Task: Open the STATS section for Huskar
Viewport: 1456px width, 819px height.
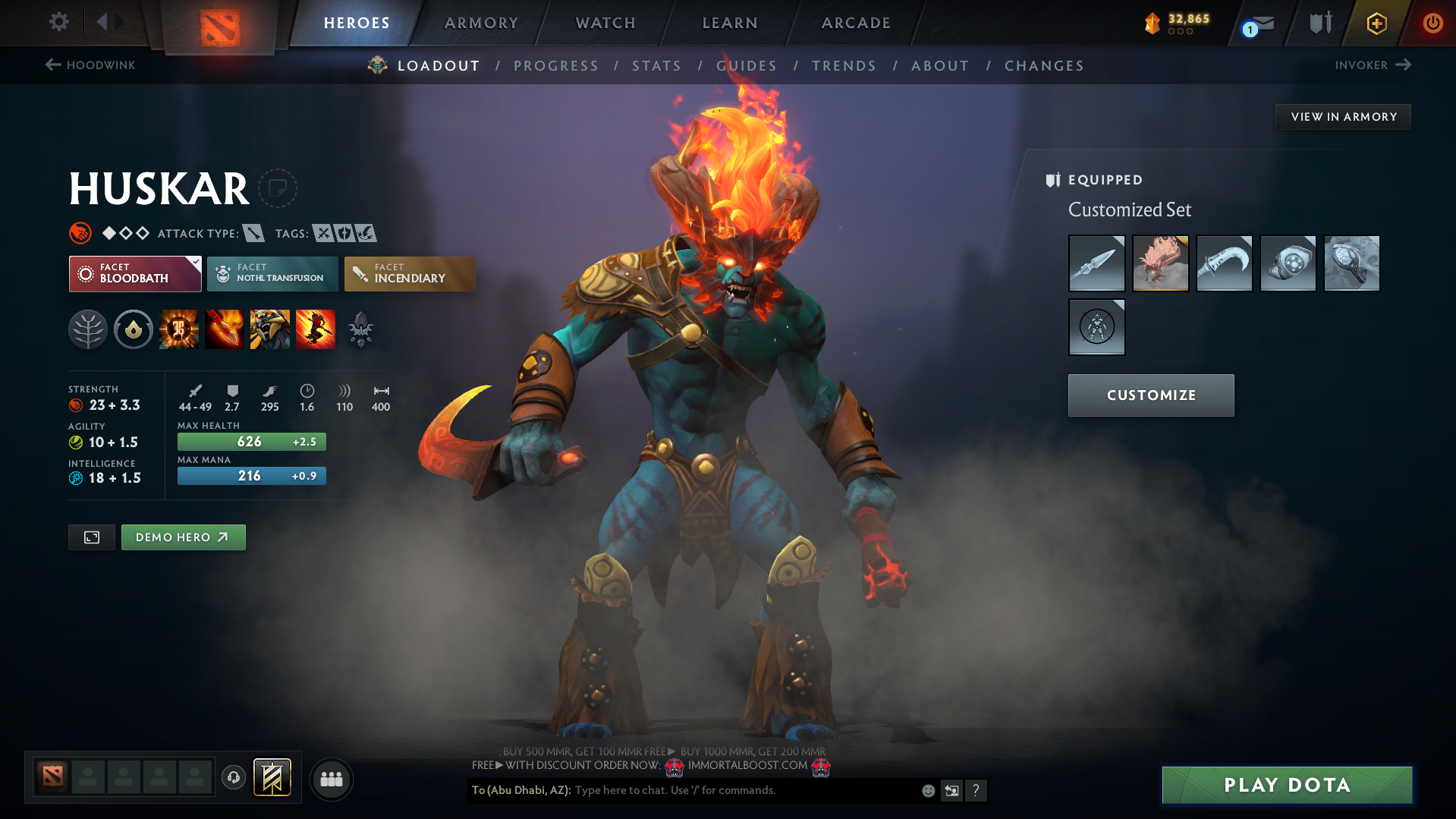Action: [x=656, y=65]
